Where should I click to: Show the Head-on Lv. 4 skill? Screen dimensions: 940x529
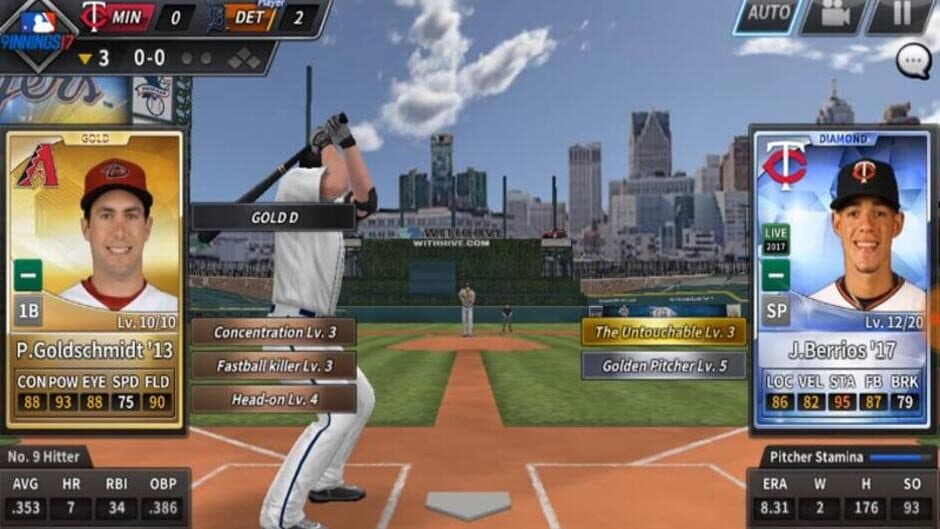pyautogui.click(x=274, y=398)
